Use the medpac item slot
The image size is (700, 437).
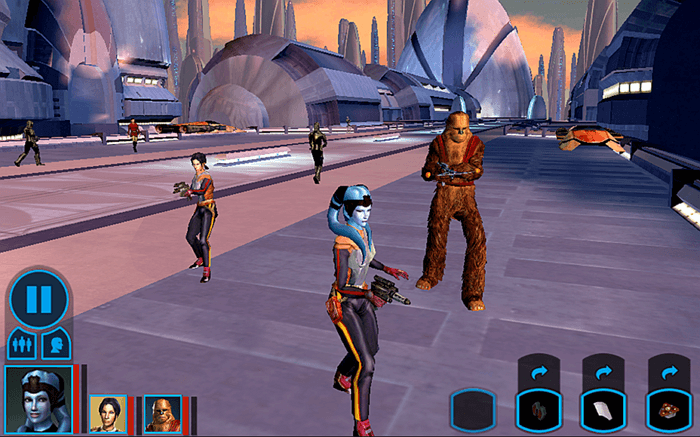538,410
